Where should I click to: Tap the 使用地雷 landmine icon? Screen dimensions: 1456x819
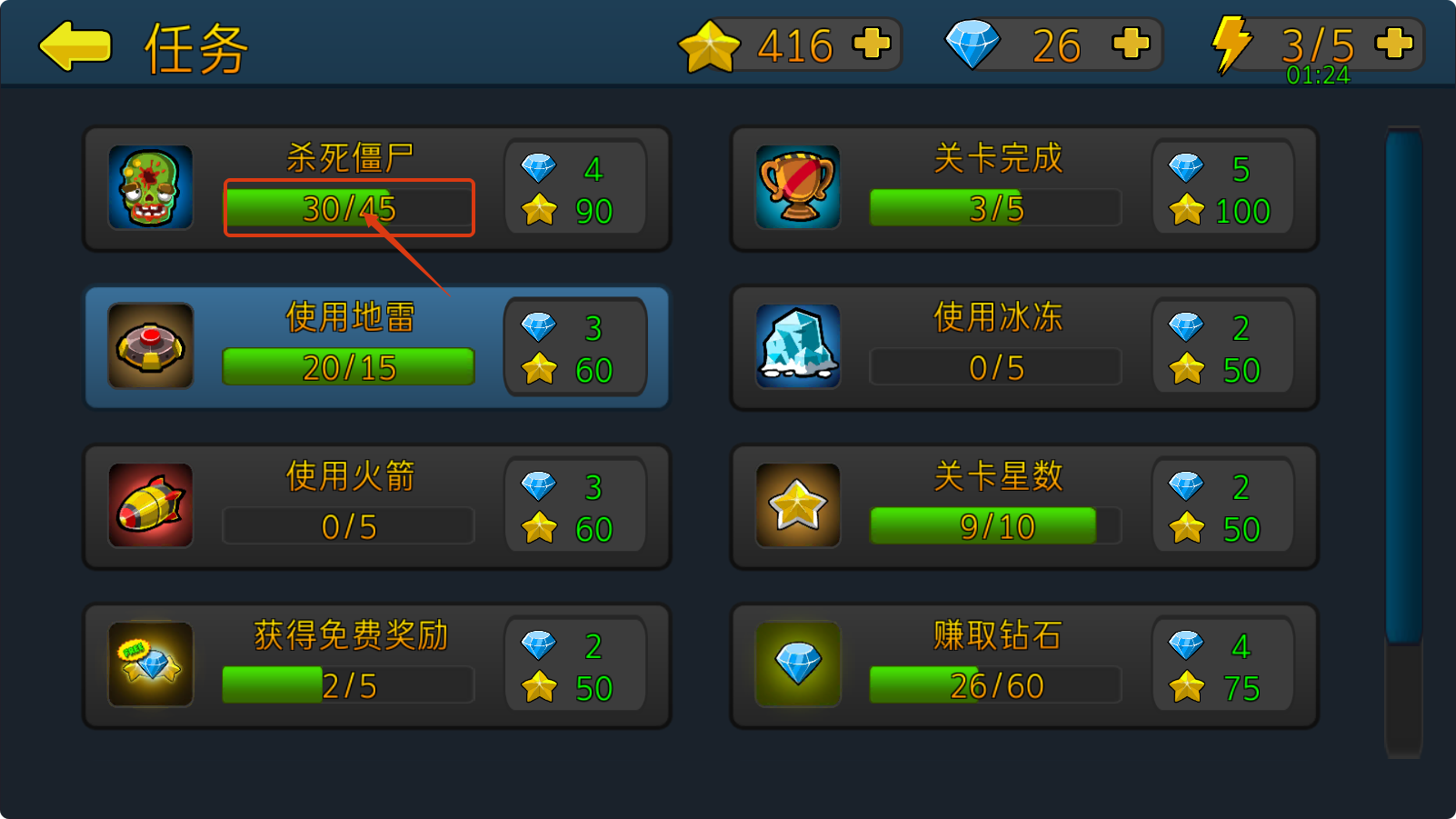pos(150,346)
